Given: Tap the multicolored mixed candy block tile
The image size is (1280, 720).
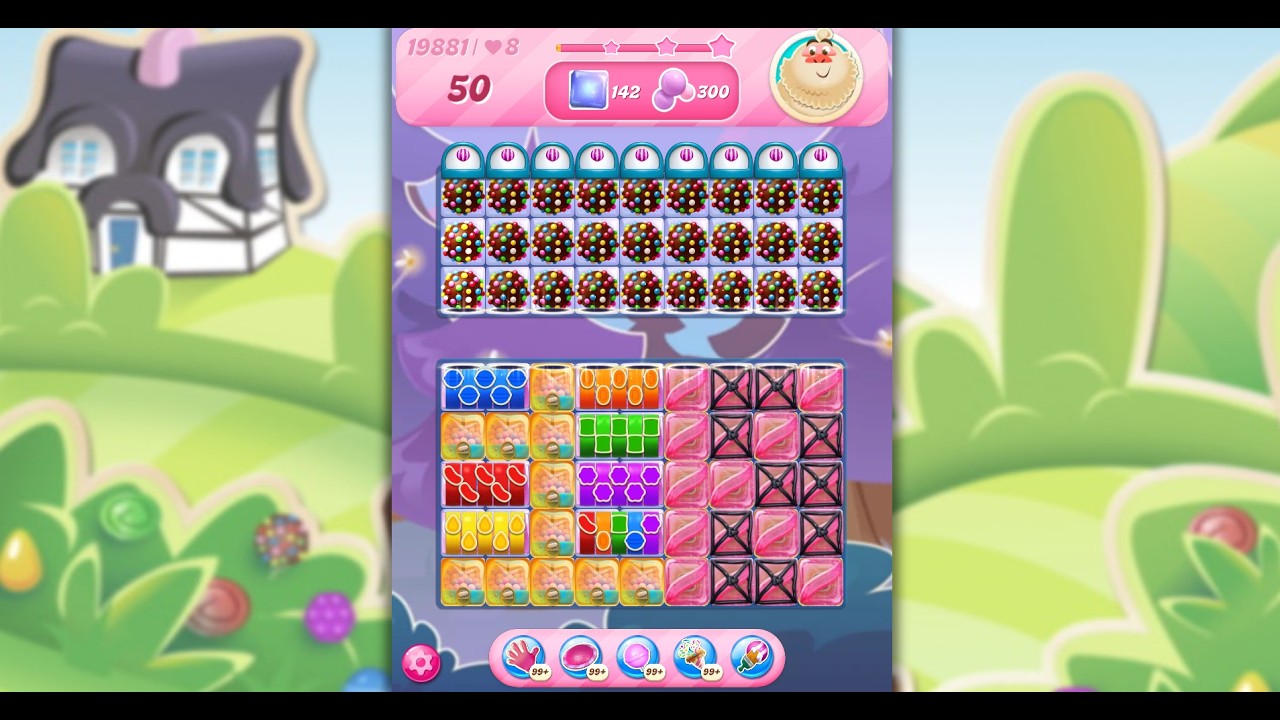Looking at the screenshot, I should (619, 532).
